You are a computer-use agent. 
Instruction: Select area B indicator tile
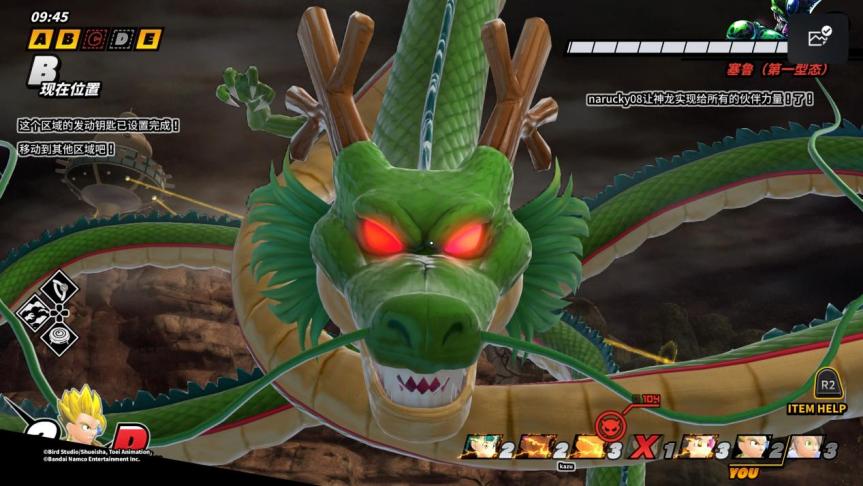[67, 39]
